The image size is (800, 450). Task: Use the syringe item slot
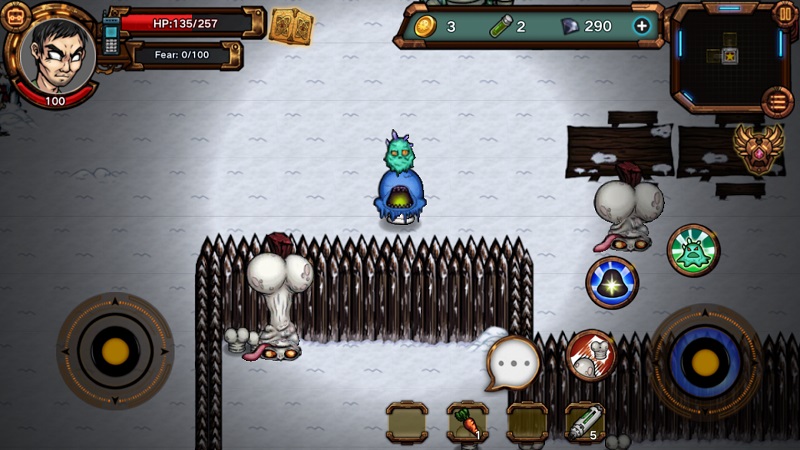[585, 422]
